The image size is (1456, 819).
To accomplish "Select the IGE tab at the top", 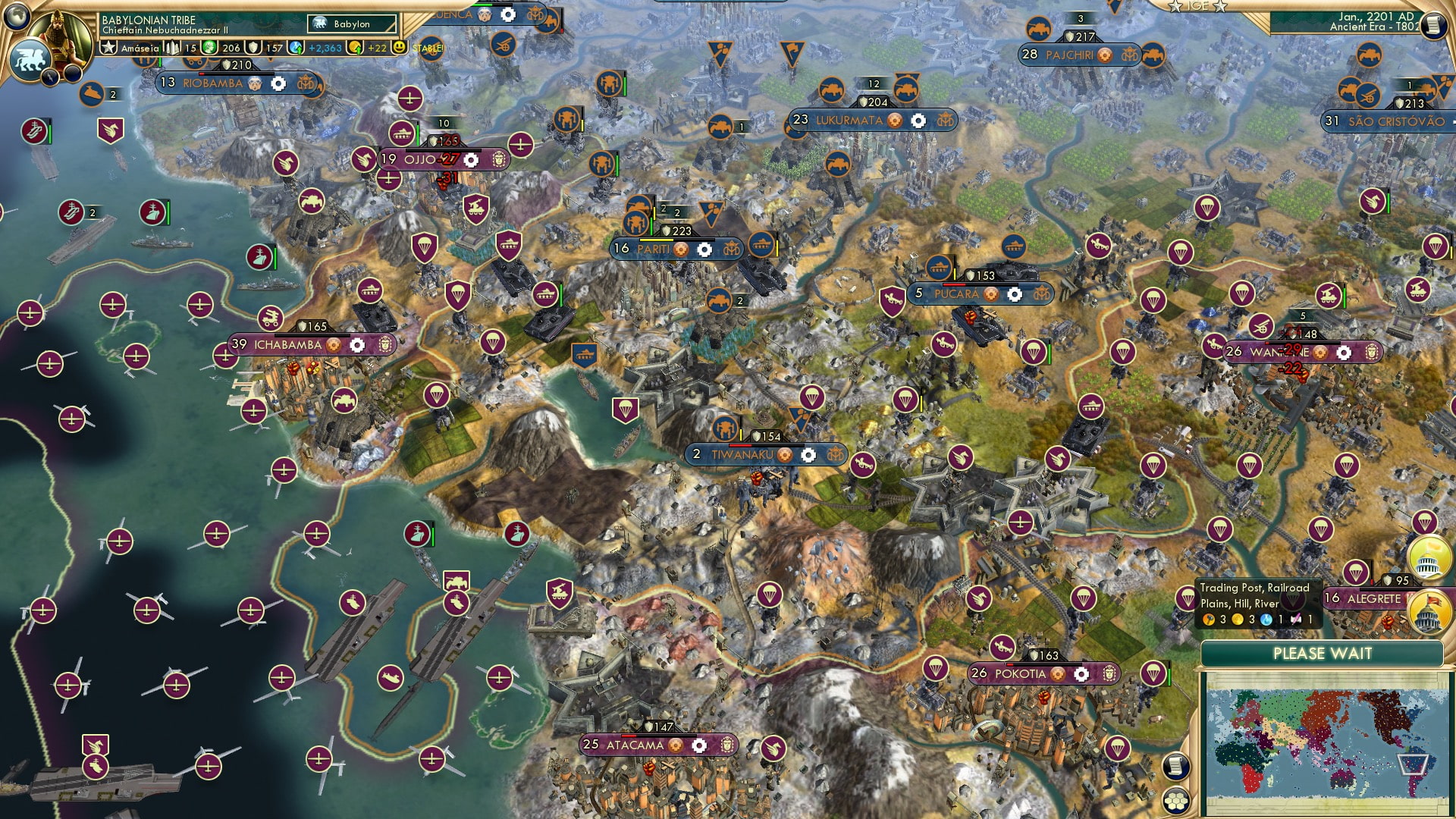I will (1198, 5).
